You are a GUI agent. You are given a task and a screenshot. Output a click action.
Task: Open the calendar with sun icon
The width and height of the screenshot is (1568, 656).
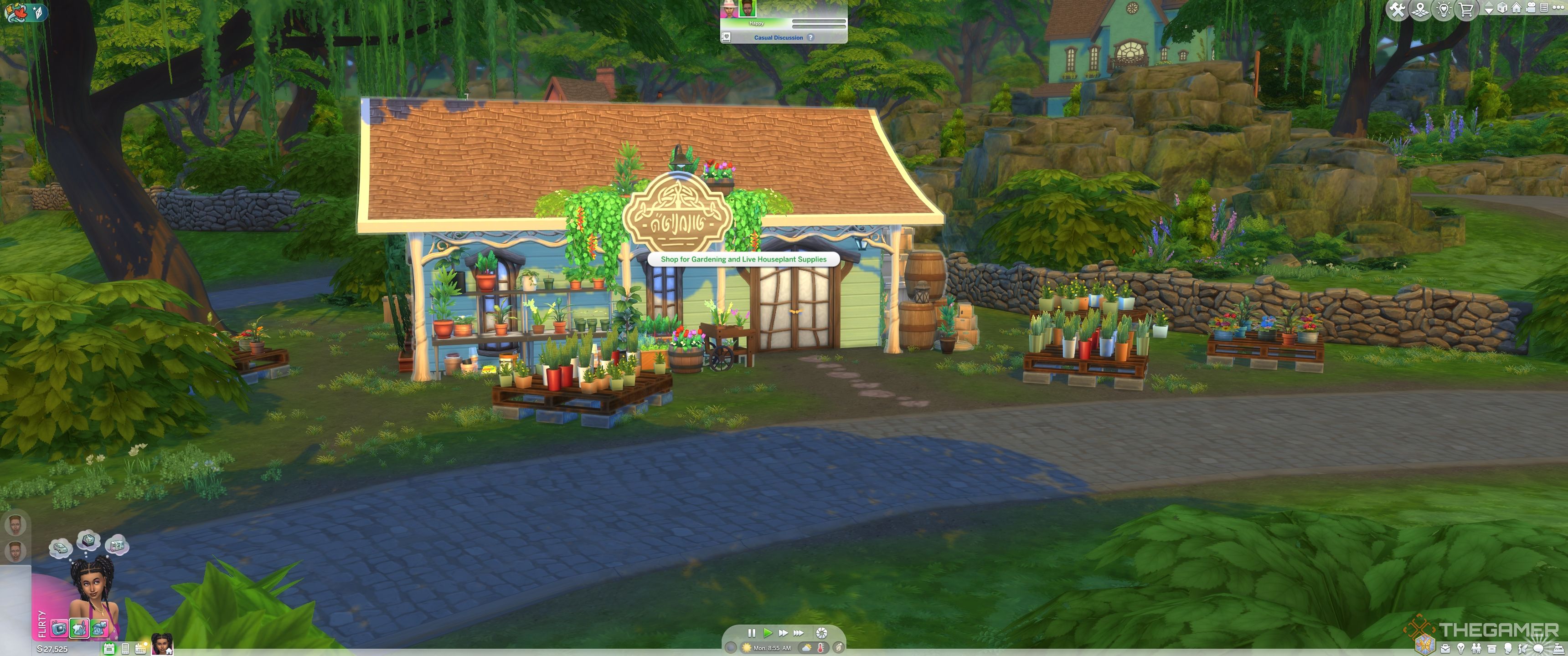point(140,649)
